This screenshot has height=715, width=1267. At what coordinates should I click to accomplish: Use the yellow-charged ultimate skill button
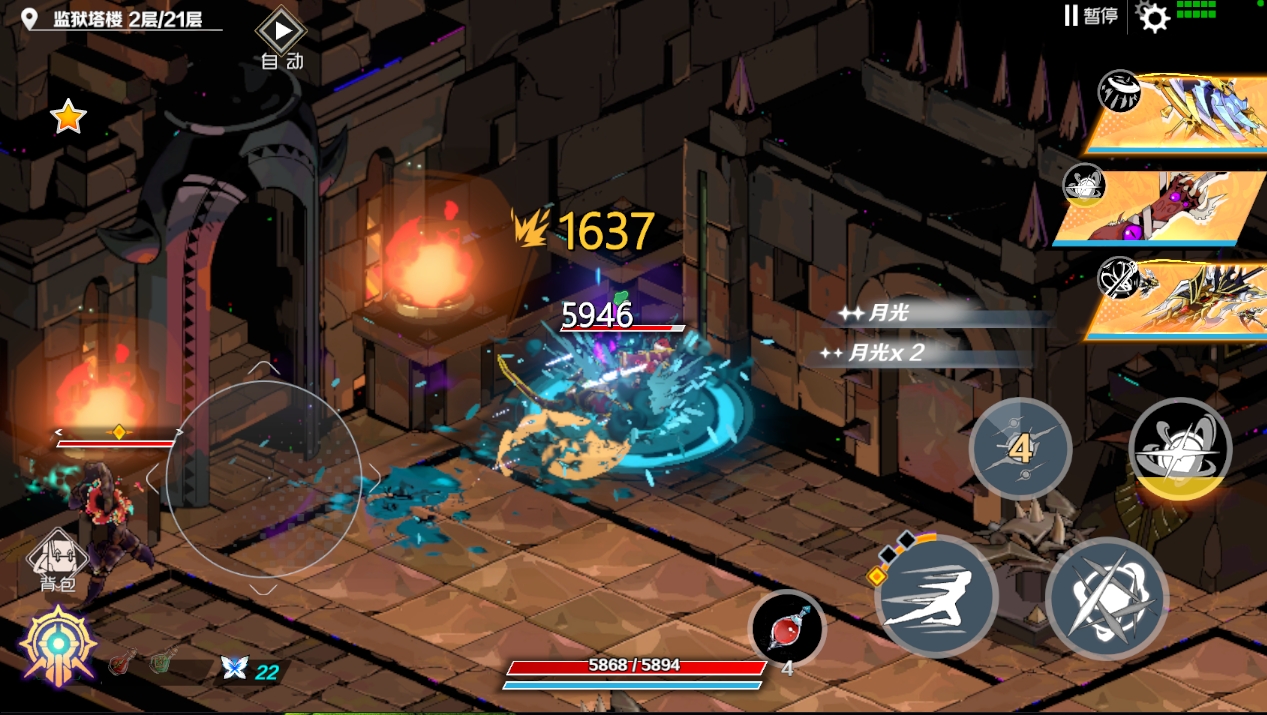click(x=1180, y=449)
